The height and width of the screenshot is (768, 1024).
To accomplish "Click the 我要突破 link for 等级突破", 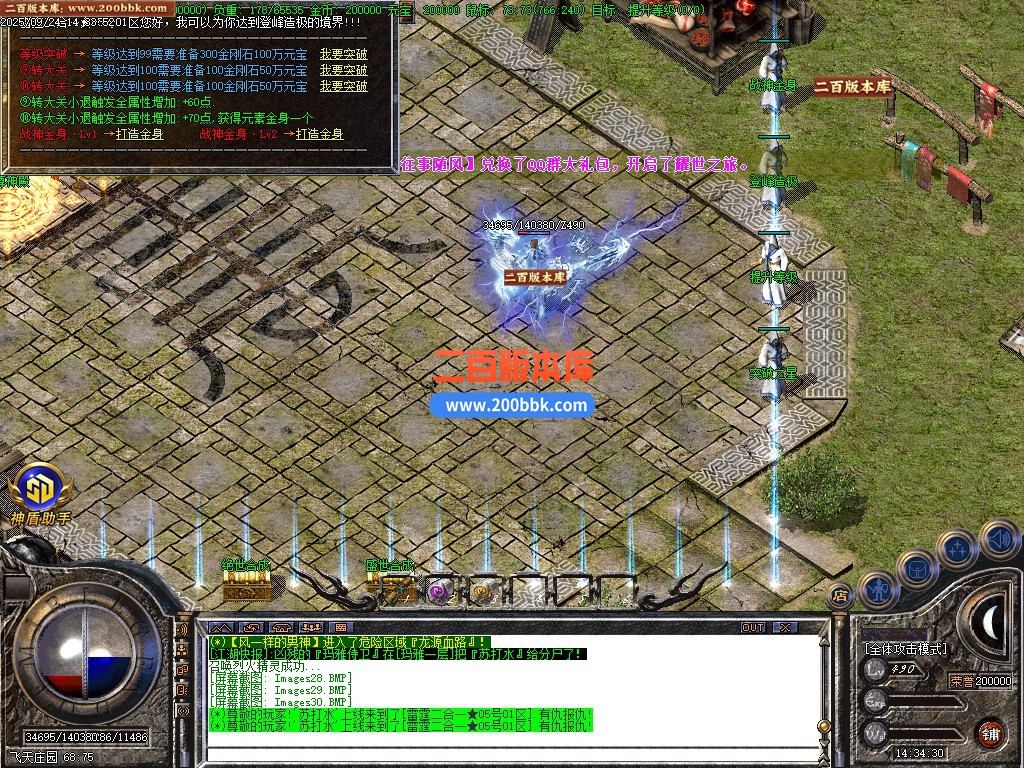I will [x=343, y=54].
